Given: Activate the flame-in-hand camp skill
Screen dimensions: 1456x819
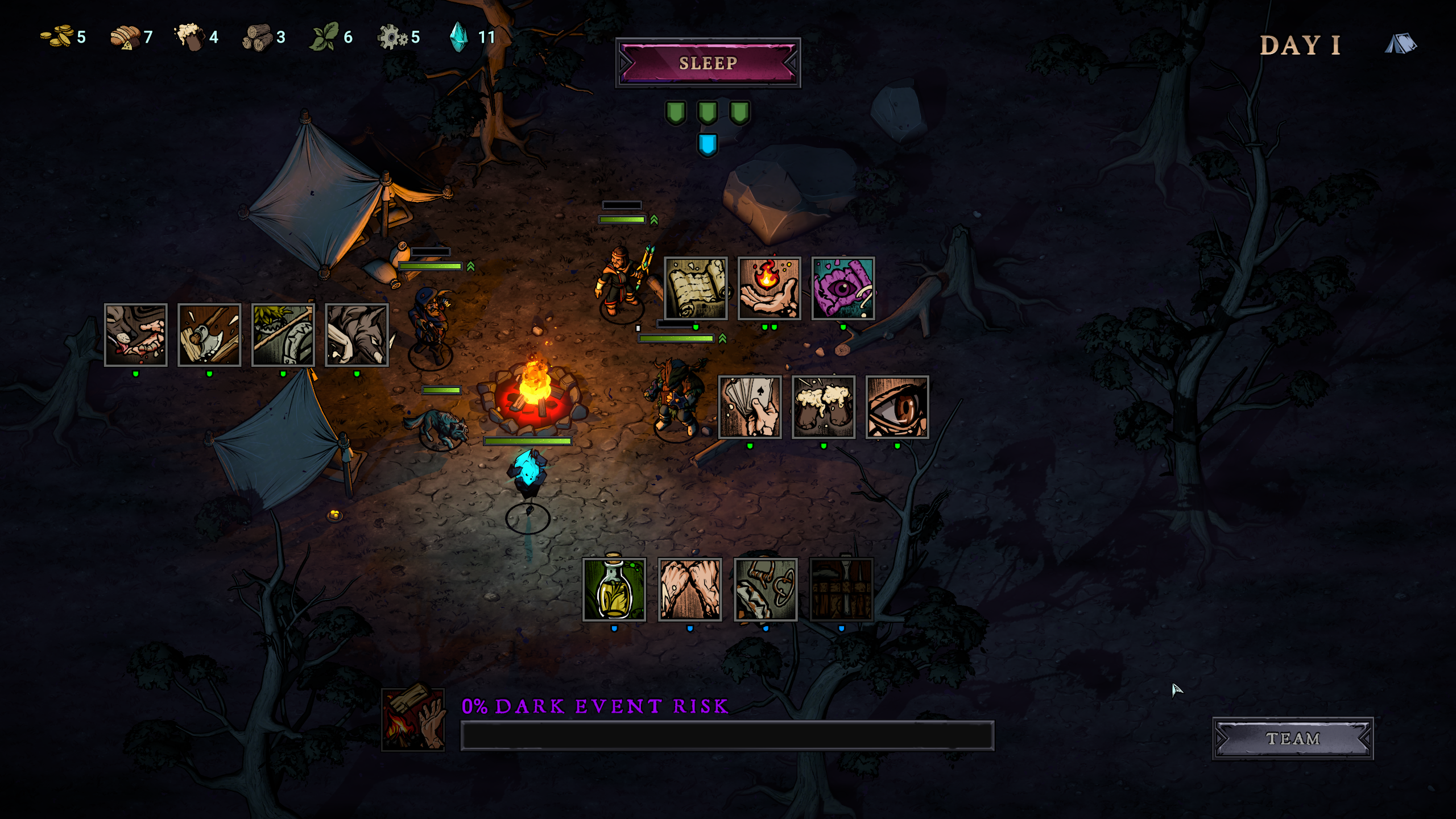Looking at the screenshot, I should tap(769, 288).
